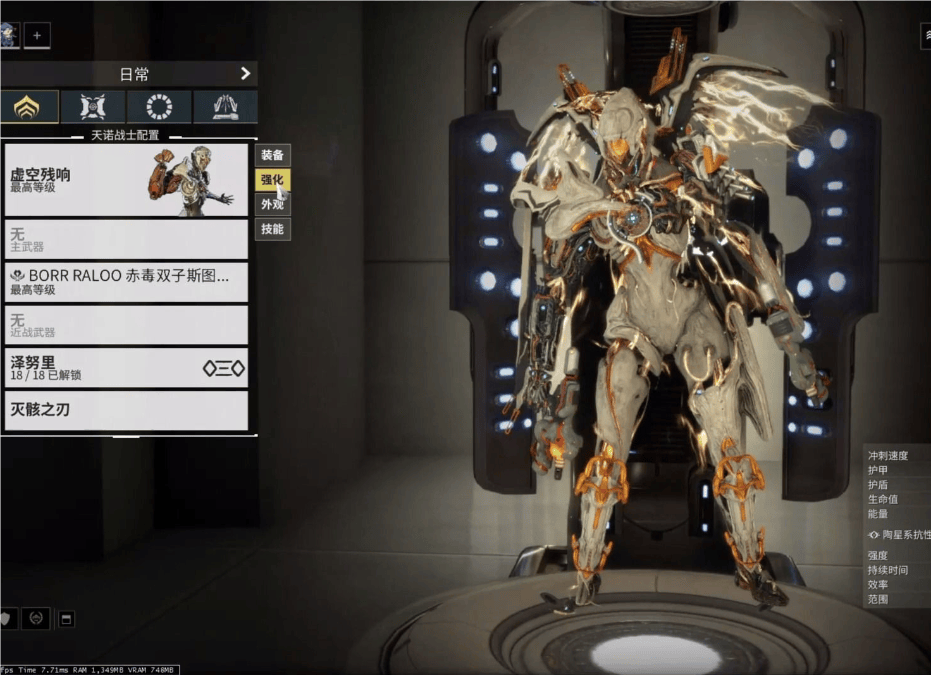Click the shield icon at the bottom
This screenshot has height=675, width=931.
point(5,619)
